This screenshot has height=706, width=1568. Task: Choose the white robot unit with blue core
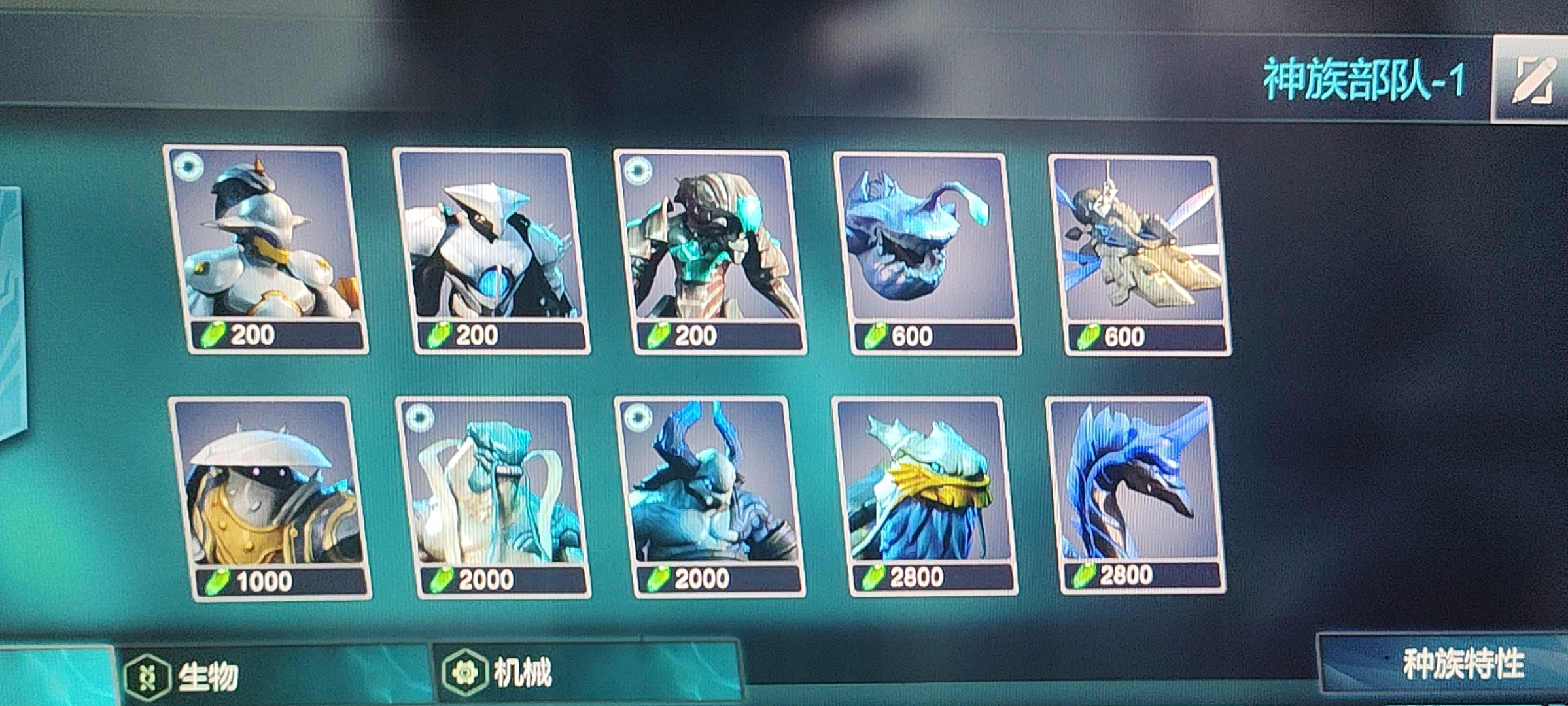(x=491, y=250)
